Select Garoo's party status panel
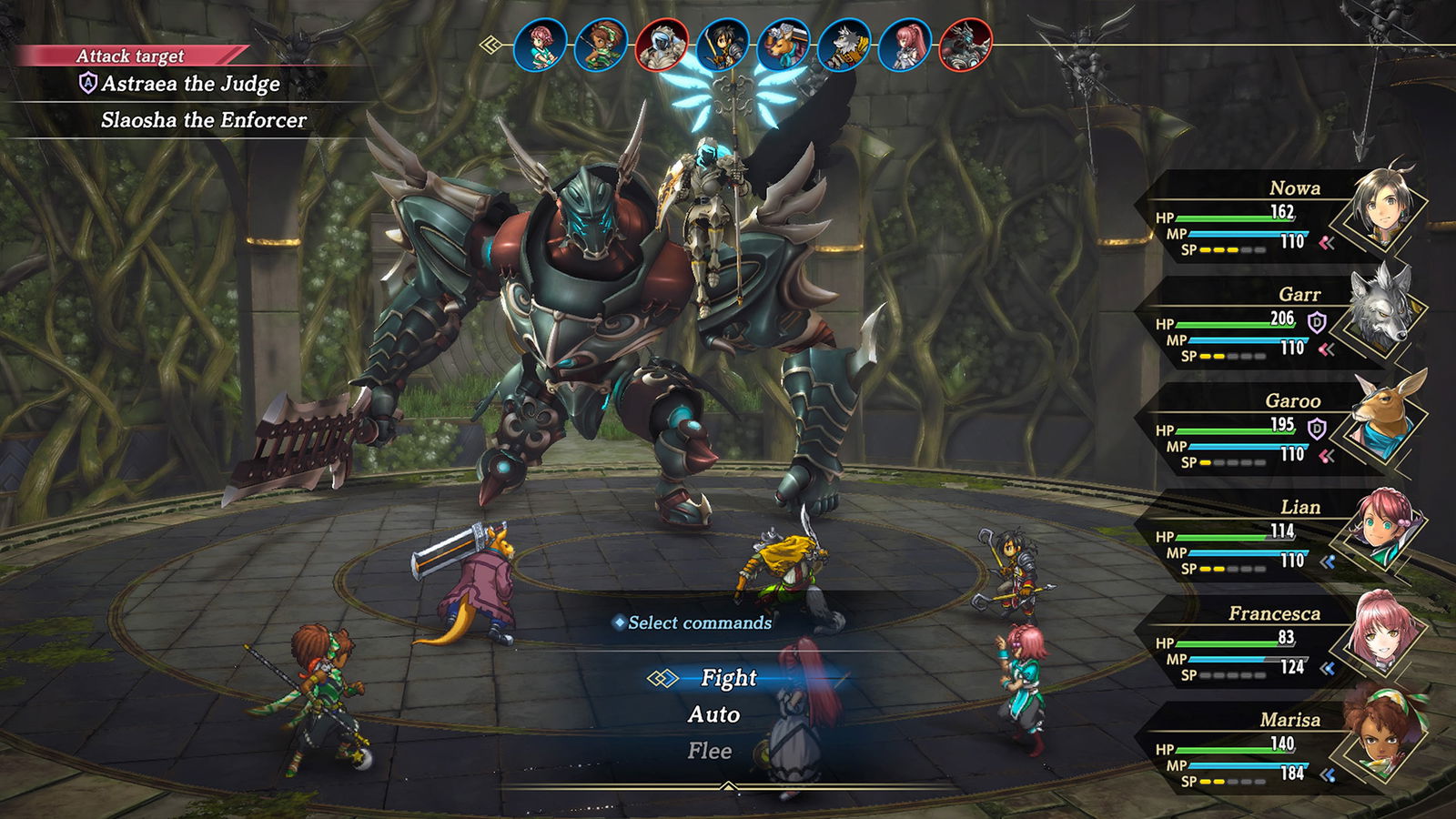 1274,431
